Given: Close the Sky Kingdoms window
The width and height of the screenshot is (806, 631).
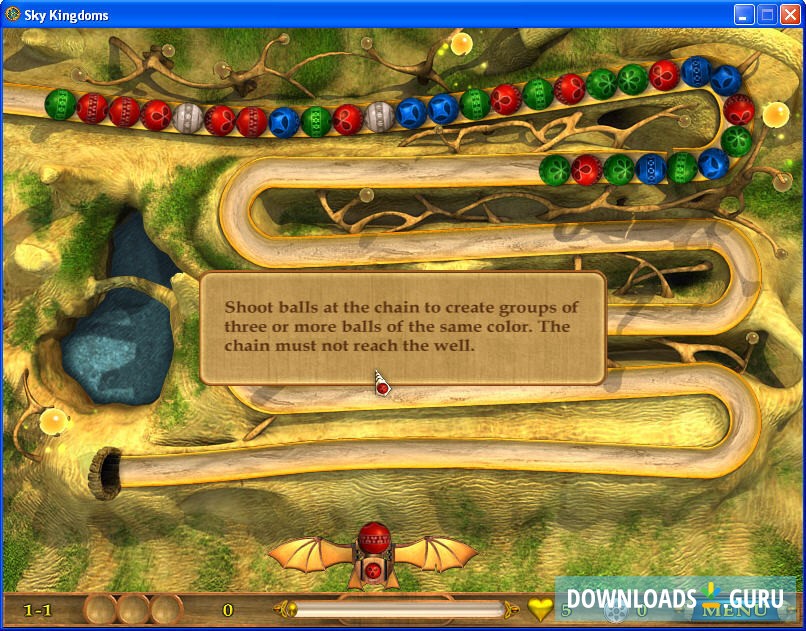Looking at the screenshot, I should [790, 15].
